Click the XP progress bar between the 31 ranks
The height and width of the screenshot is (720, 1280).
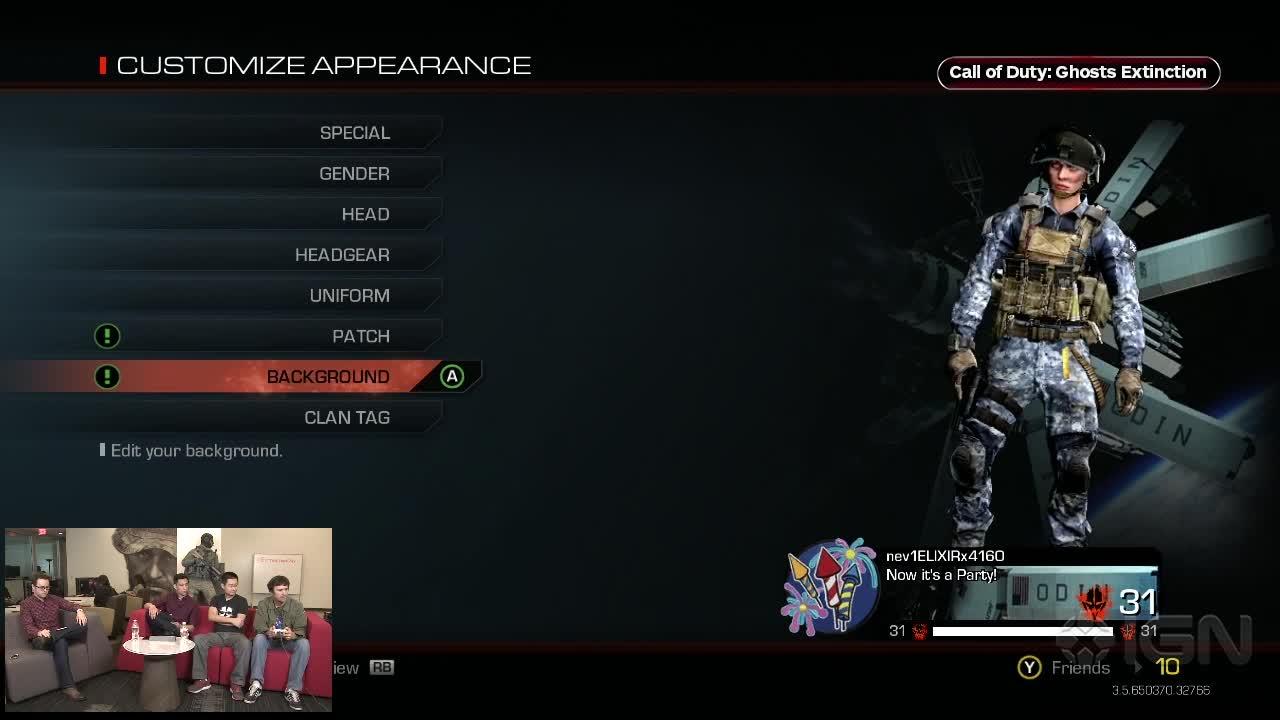tap(1020, 631)
